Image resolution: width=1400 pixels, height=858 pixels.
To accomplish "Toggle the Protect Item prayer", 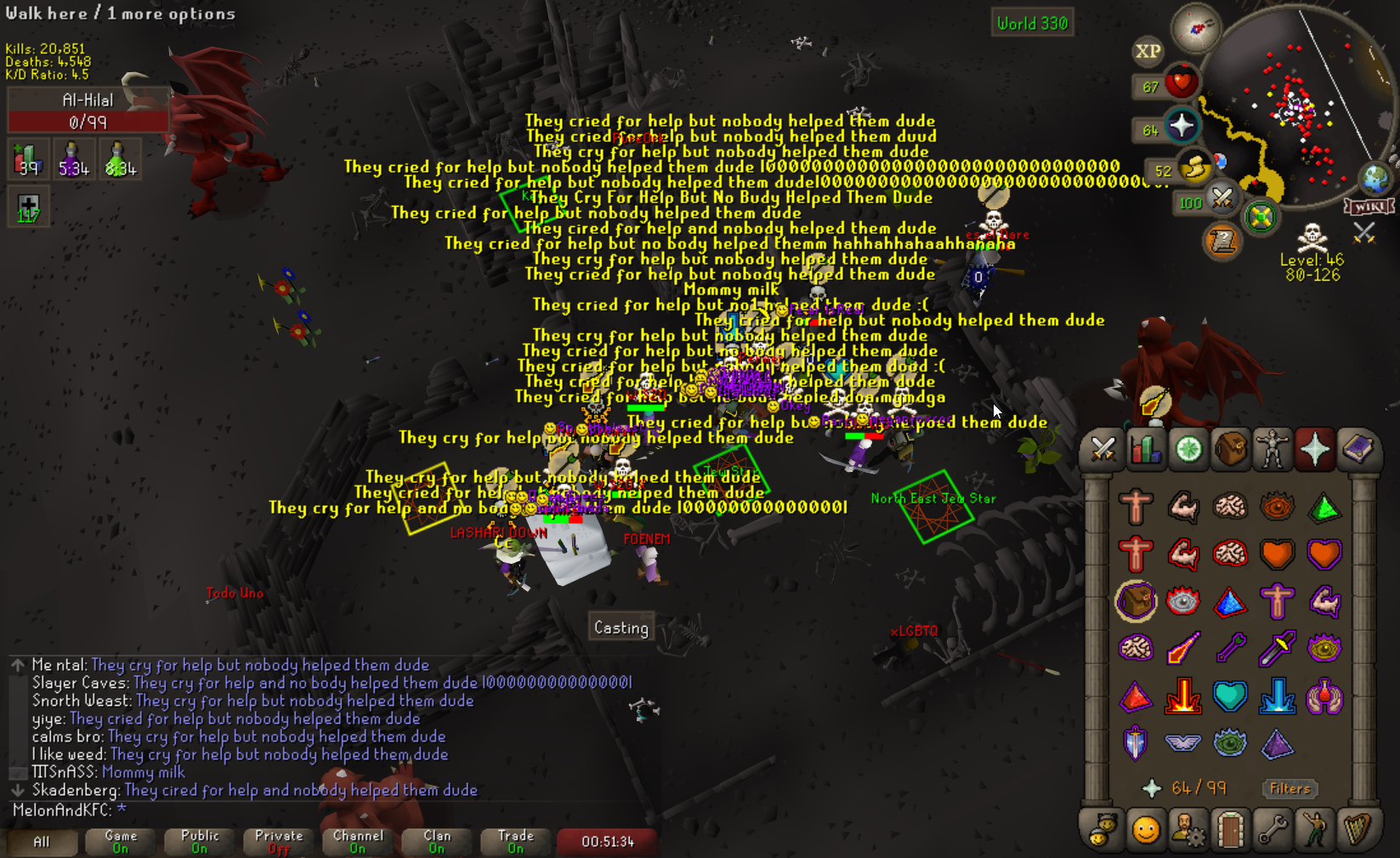I will click(1136, 602).
